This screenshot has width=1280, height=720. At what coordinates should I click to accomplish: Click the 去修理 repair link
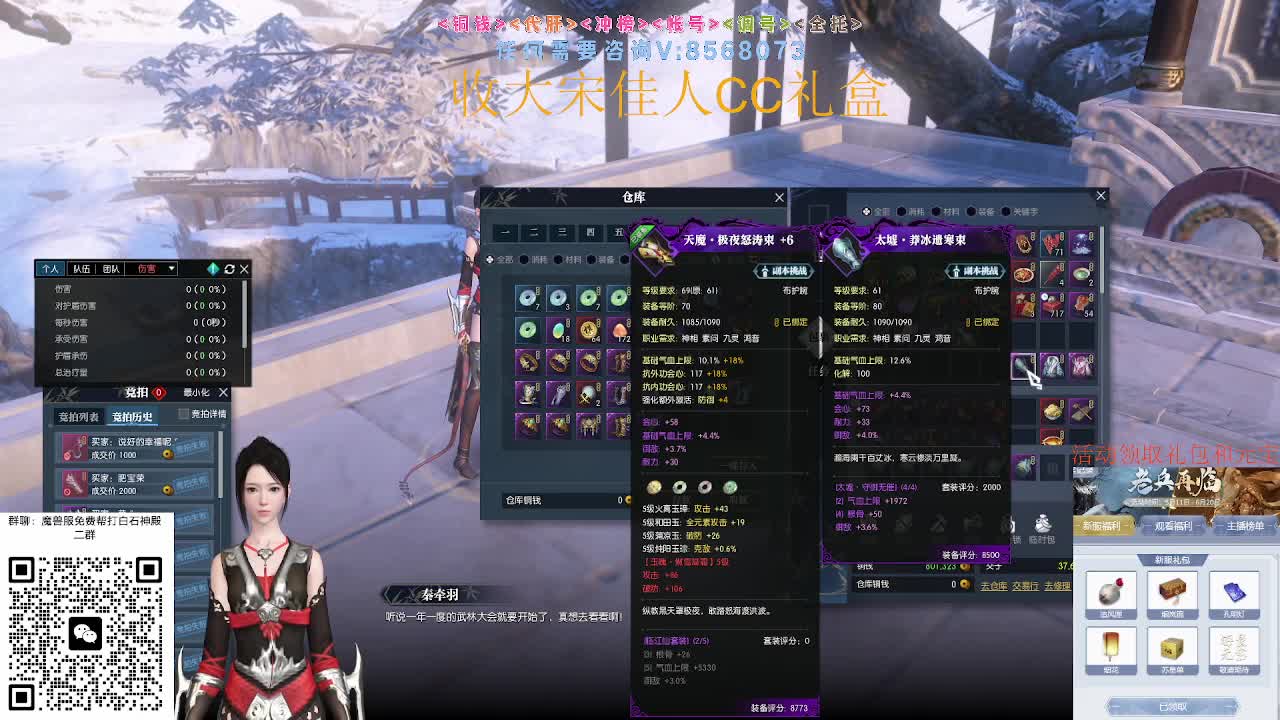point(1058,588)
